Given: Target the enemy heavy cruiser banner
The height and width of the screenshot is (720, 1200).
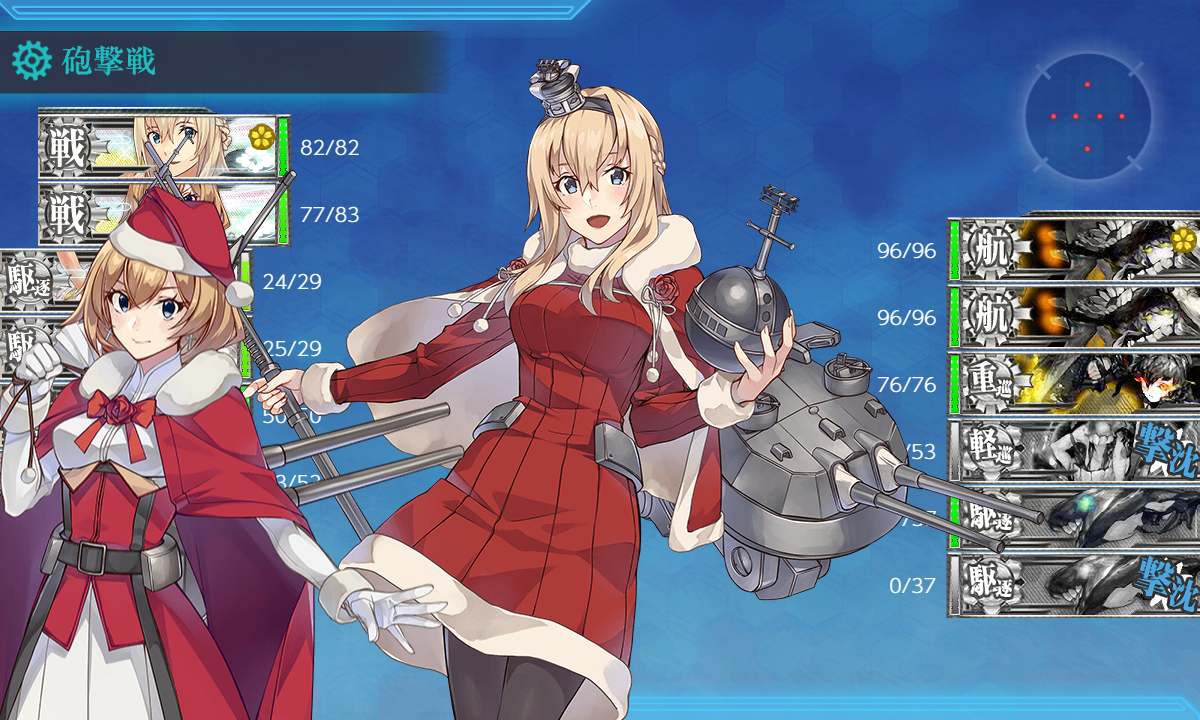Looking at the screenshot, I should (x=1075, y=383).
